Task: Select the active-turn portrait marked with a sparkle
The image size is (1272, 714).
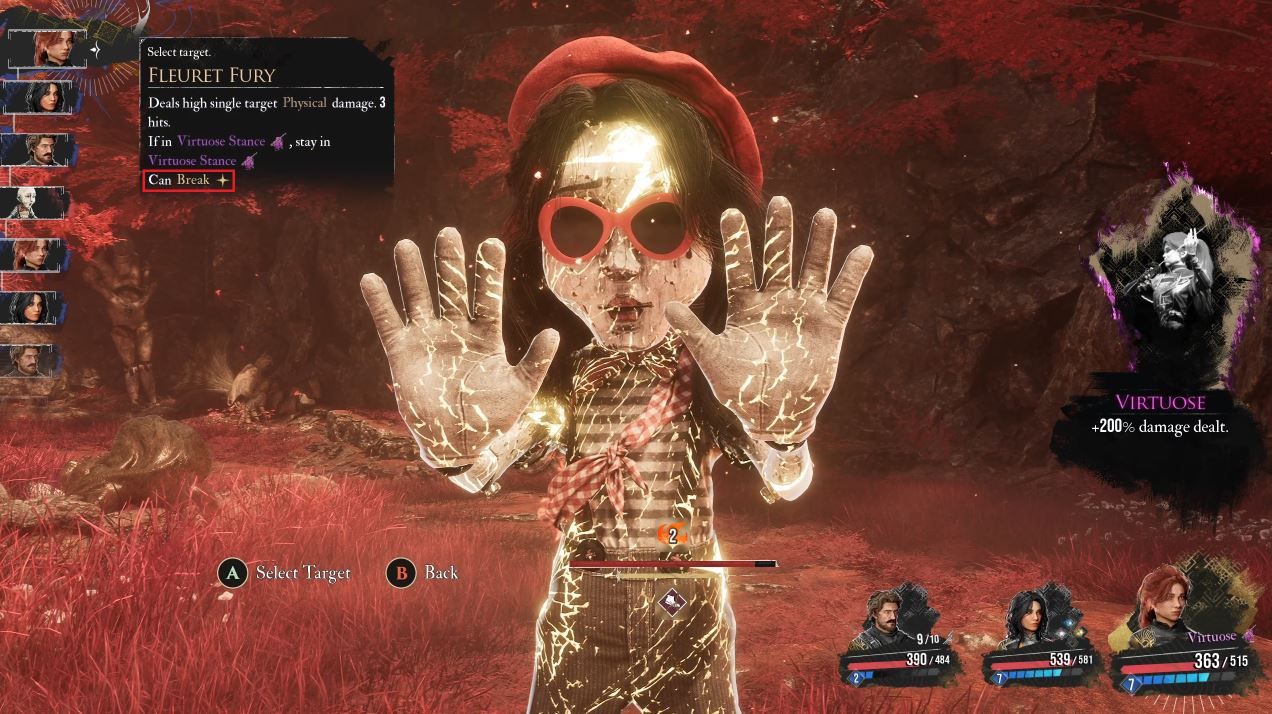Action: click(x=47, y=47)
